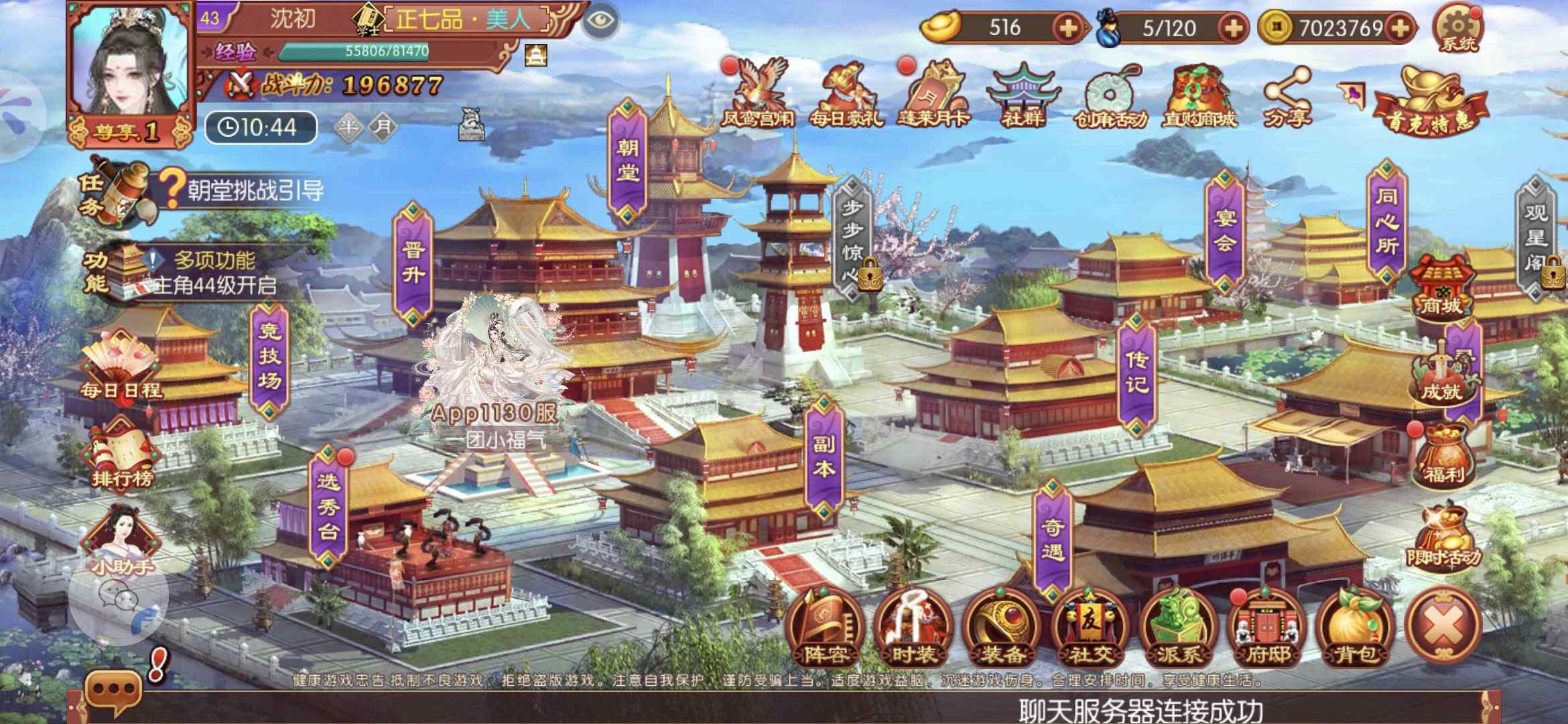Viewport: 1568px width, 724px height.
Task: Enter the 选秀台 selection stage
Action: [328, 506]
